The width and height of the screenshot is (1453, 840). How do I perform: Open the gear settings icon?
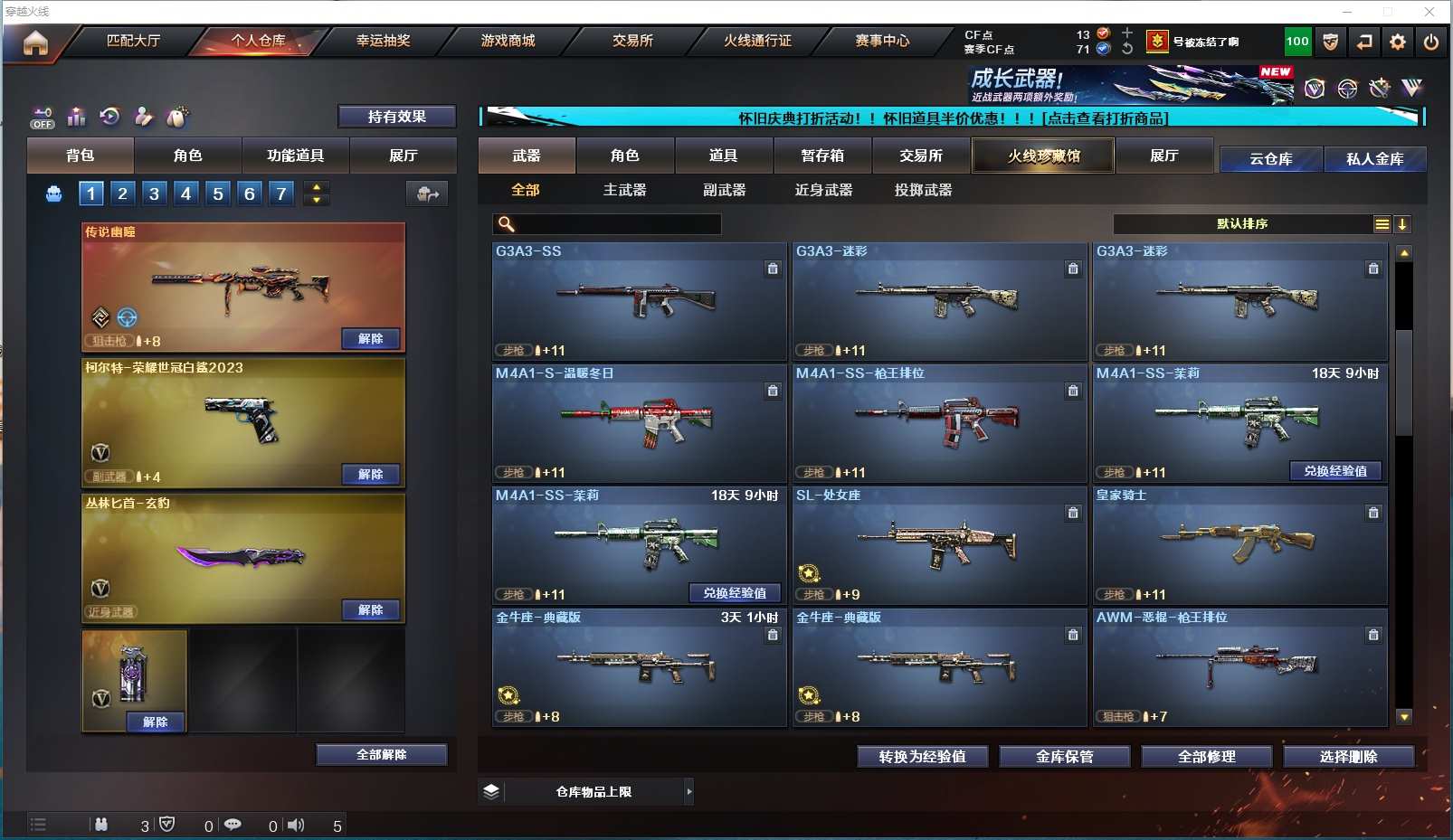(1398, 42)
